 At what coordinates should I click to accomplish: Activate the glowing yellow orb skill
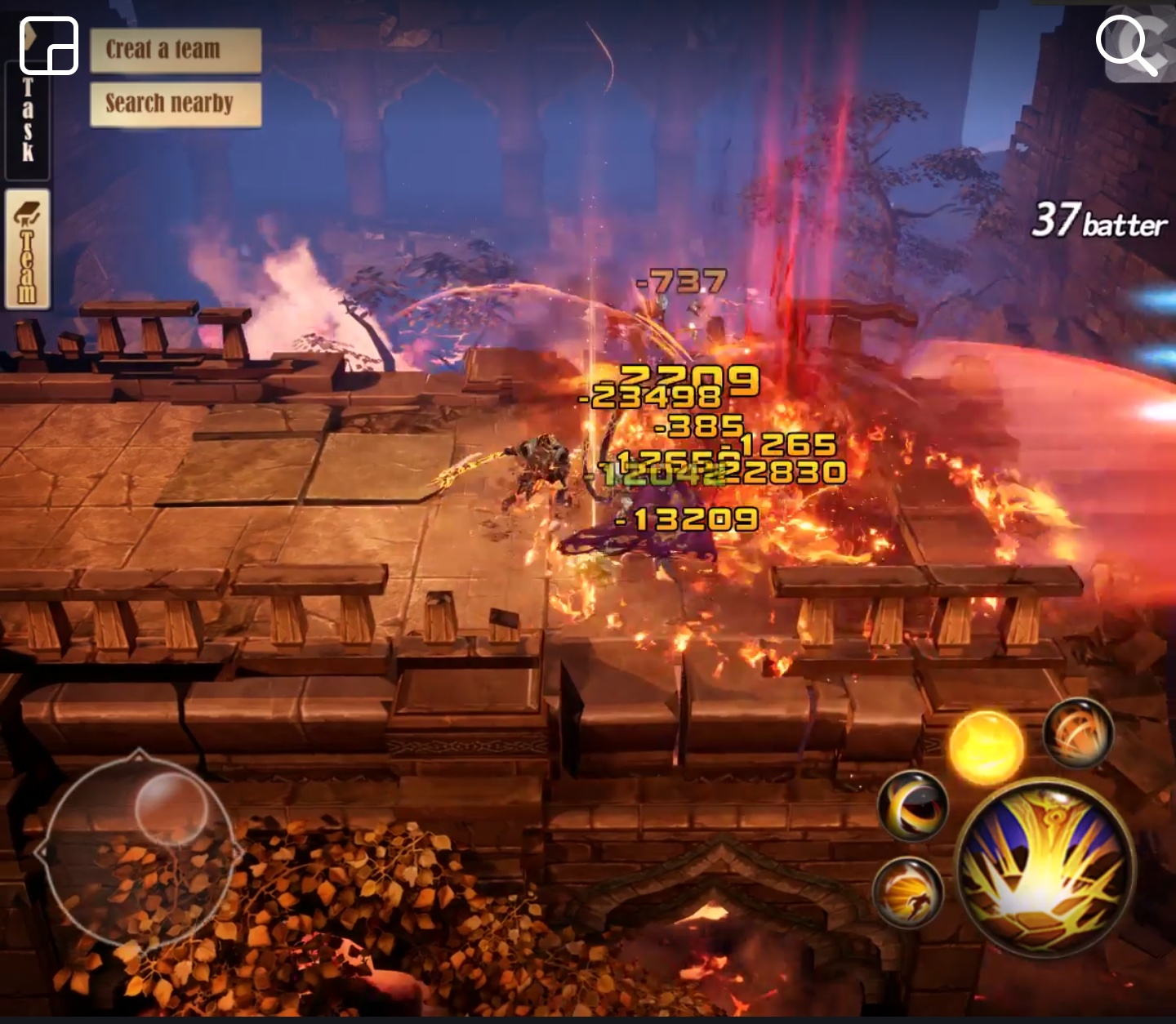[986, 747]
